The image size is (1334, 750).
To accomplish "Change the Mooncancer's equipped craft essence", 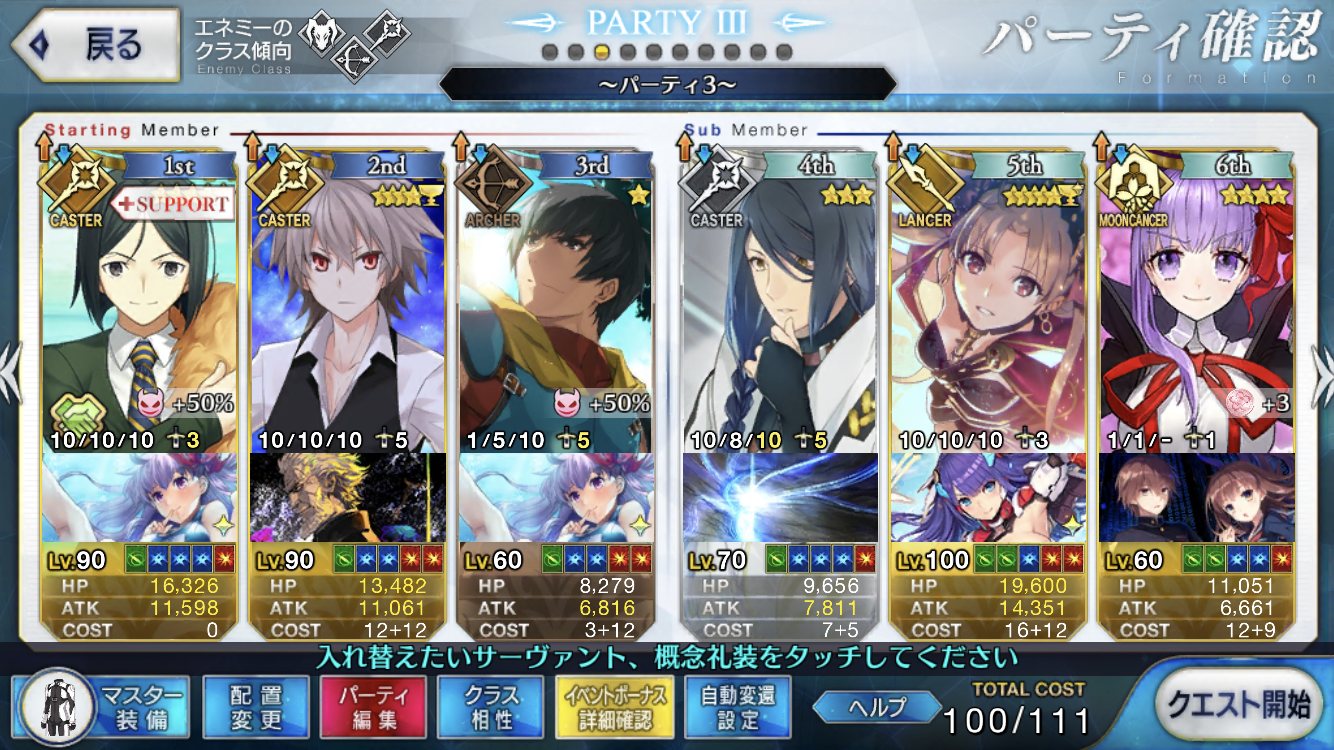I will [x=1195, y=497].
